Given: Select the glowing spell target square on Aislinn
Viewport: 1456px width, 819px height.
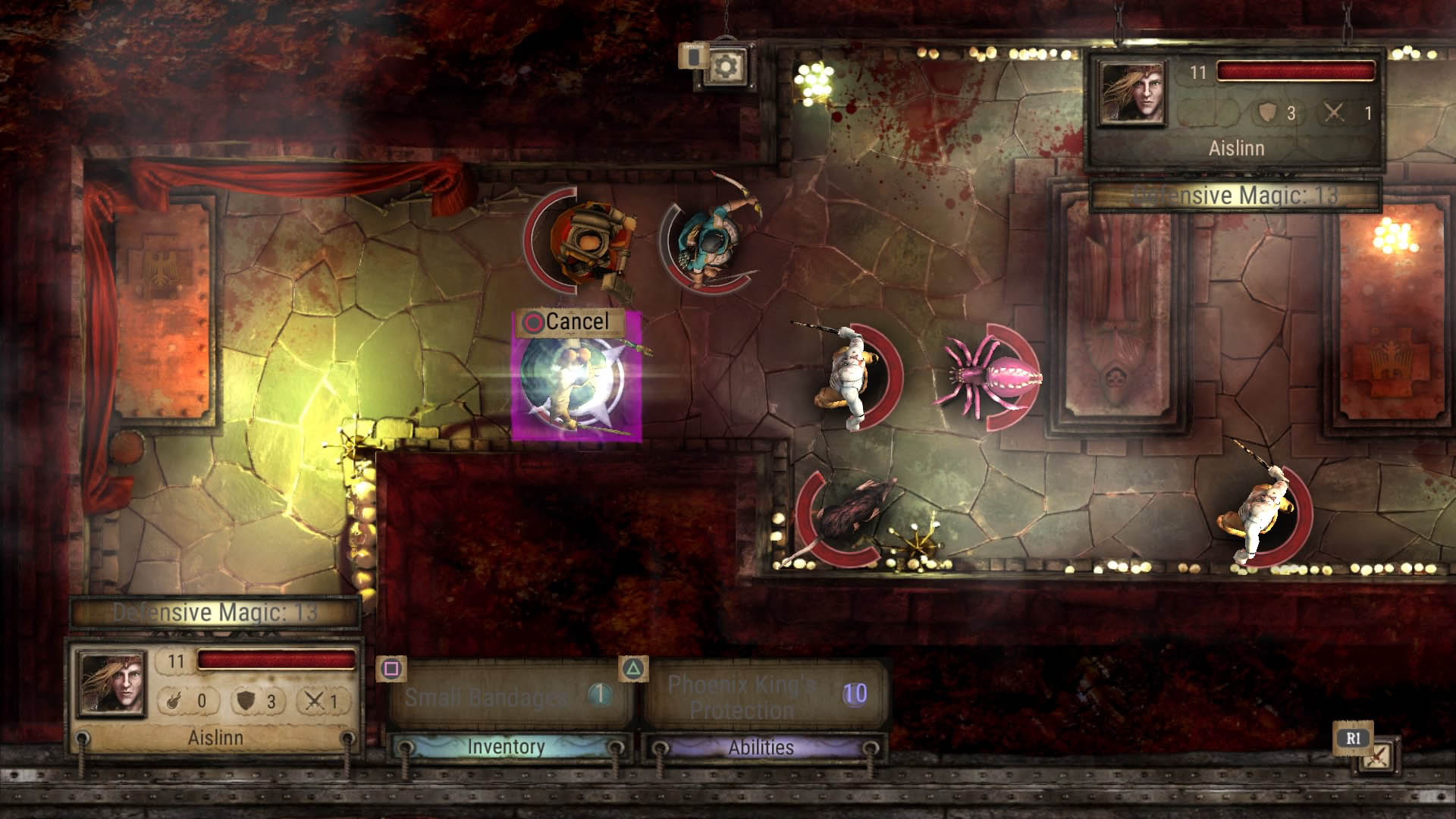Looking at the screenshot, I should tap(578, 389).
